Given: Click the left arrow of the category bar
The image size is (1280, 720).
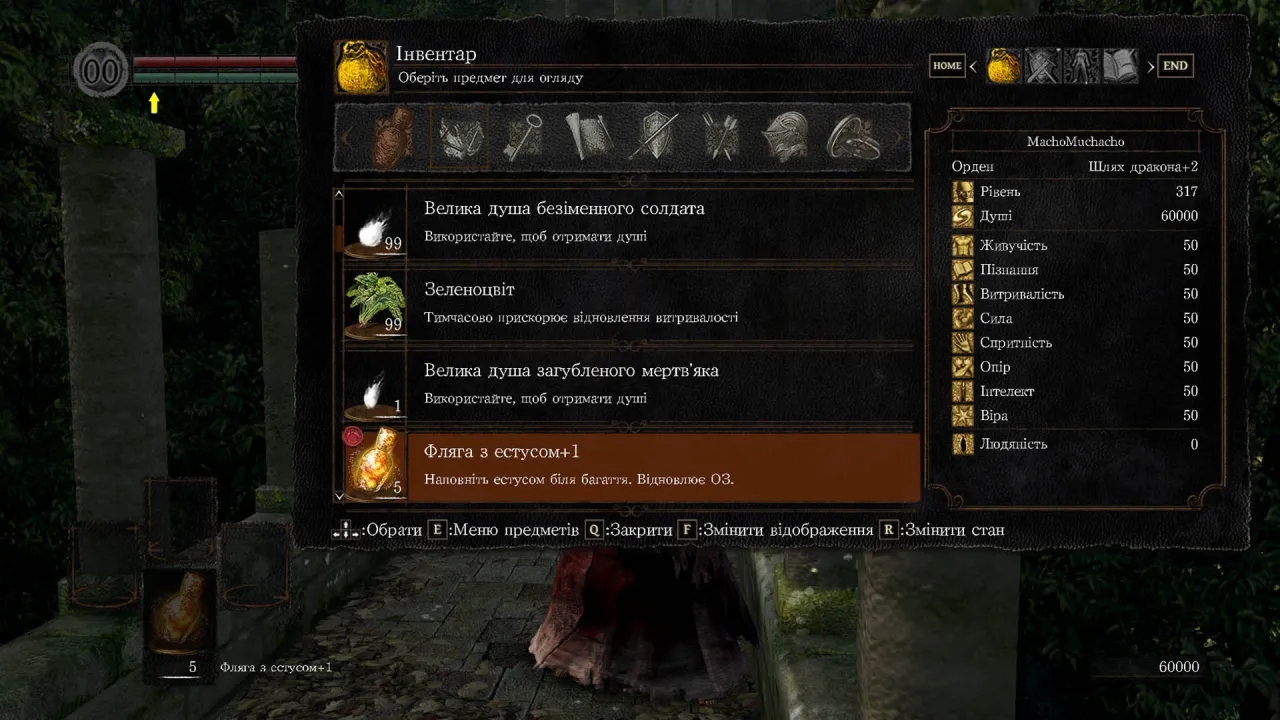Looking at the screenshot, I should [x=346, y=139].
